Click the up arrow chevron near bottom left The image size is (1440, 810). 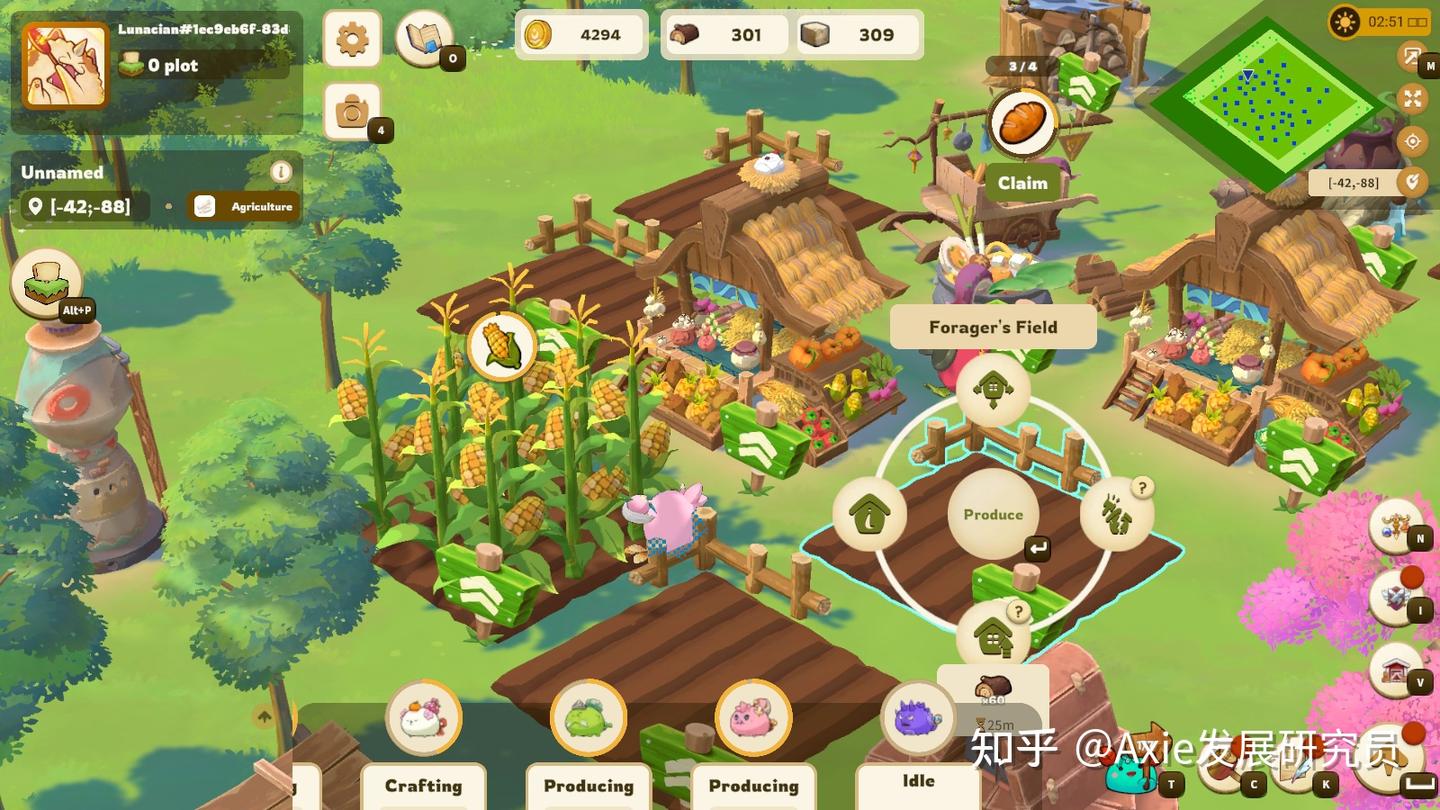coord(262,718)
